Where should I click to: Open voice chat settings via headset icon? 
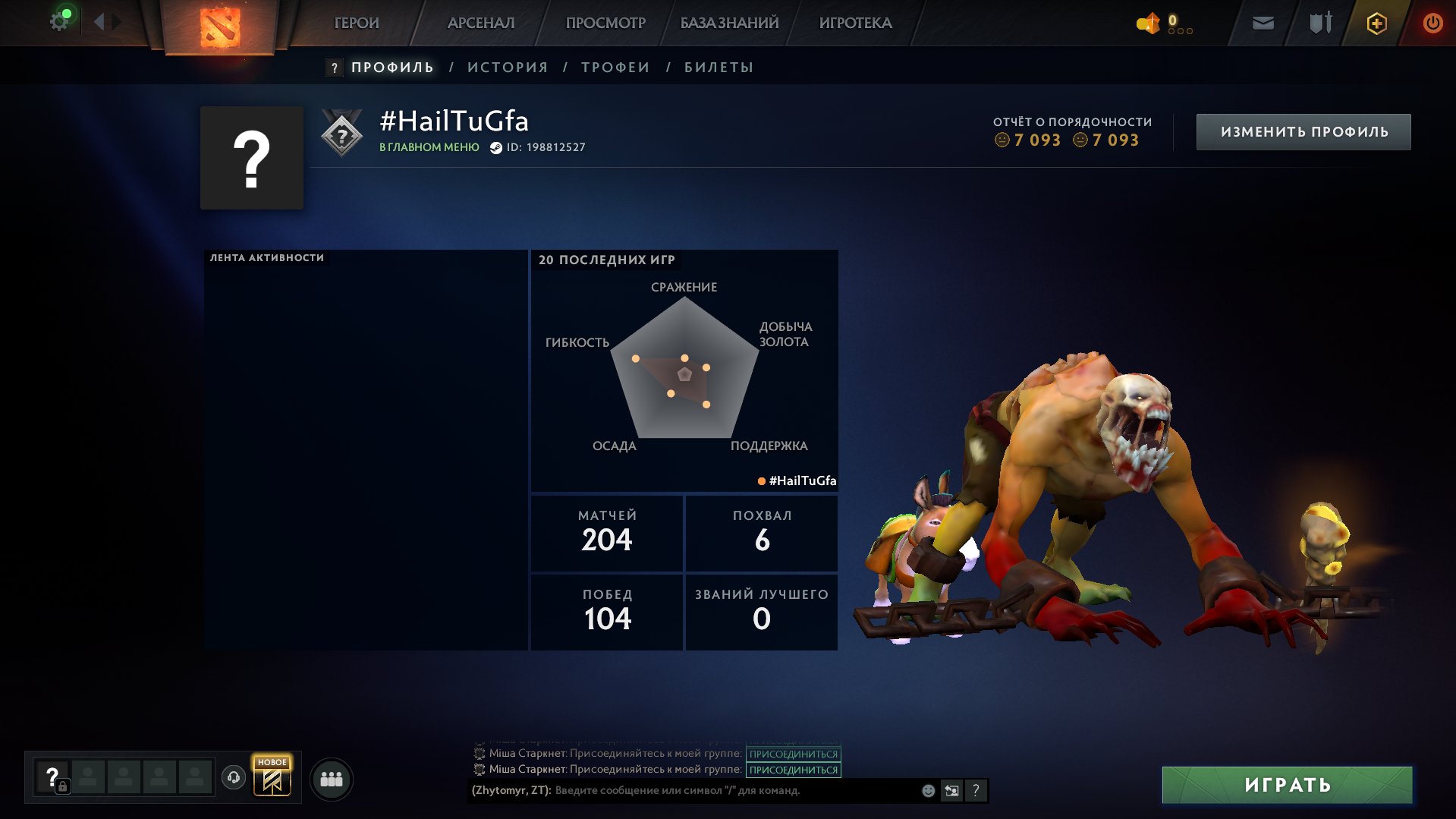coord(234,777)
